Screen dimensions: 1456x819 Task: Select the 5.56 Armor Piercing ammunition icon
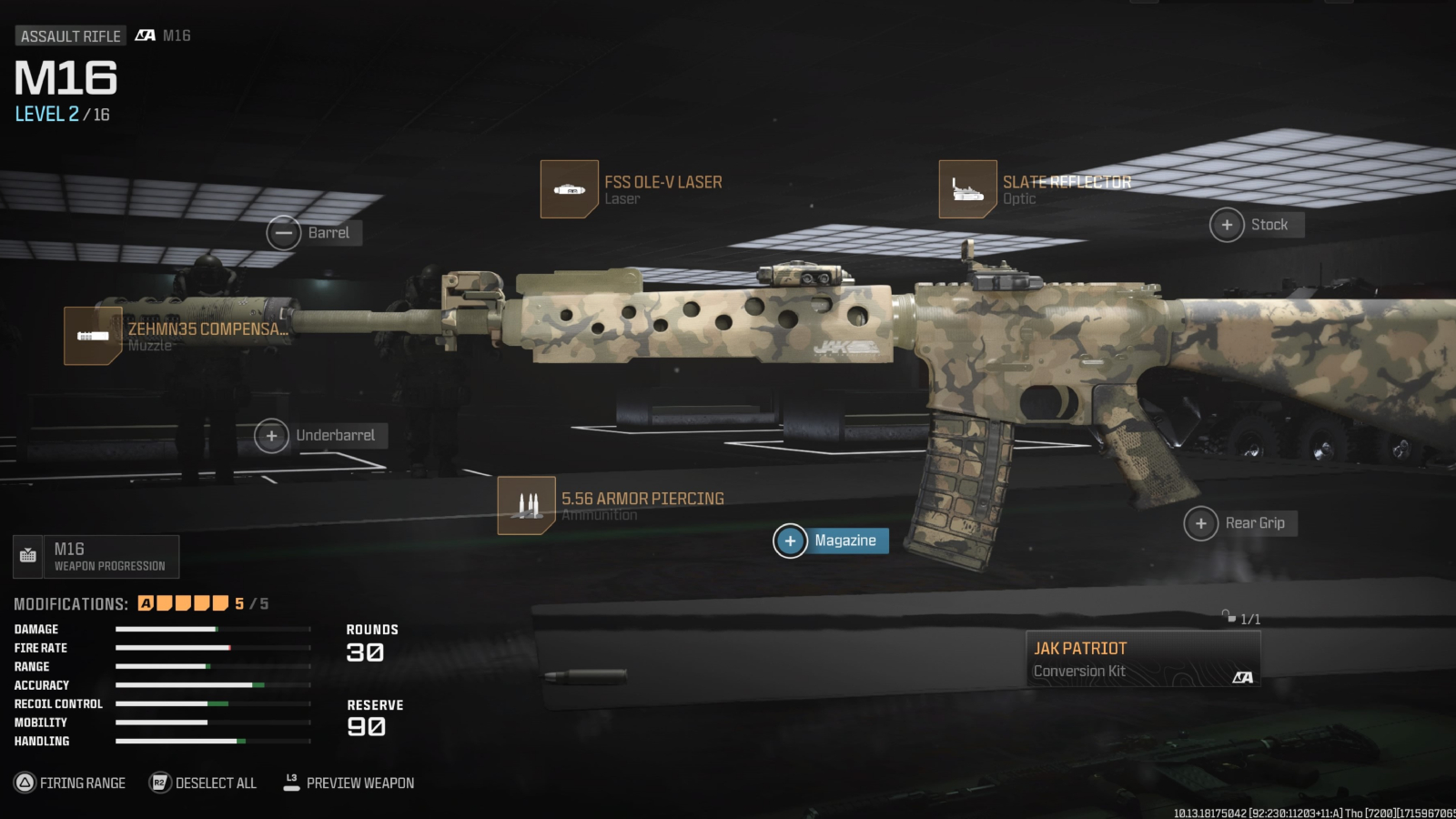pos(528,504)
